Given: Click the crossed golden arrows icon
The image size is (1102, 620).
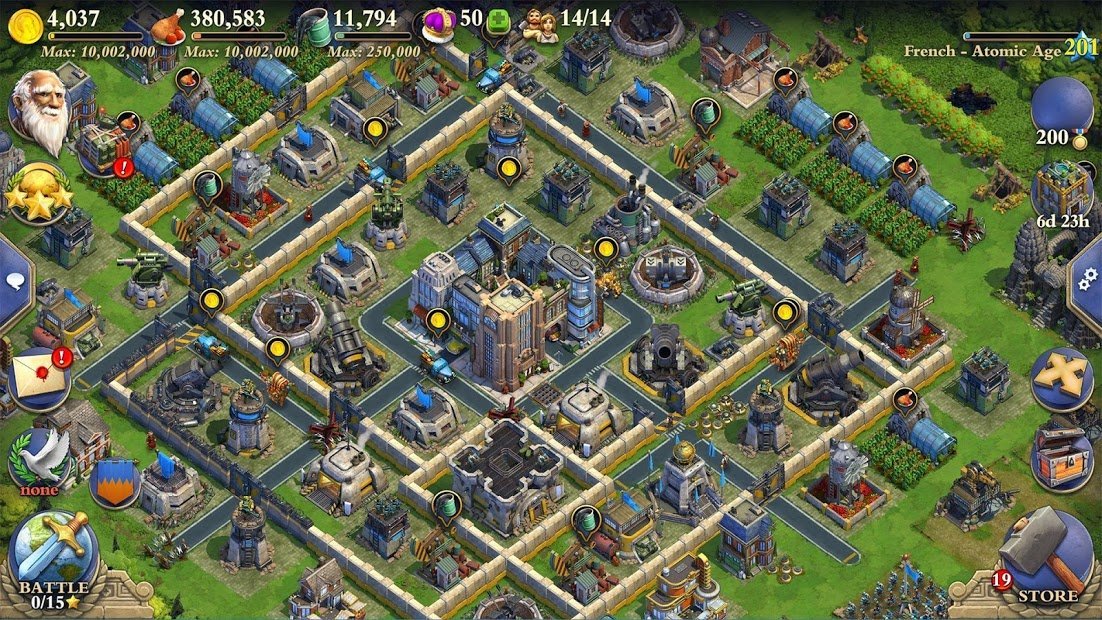Looking at the screenshot, I should click(1061, 378).
